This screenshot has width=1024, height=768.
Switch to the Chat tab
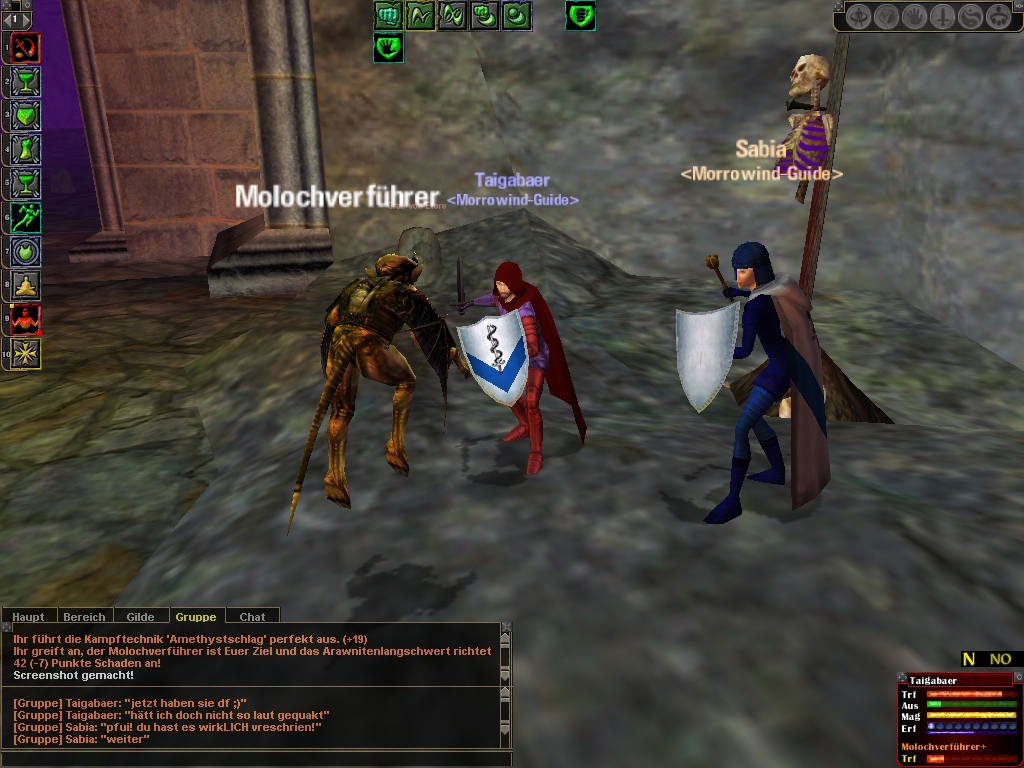252,617
